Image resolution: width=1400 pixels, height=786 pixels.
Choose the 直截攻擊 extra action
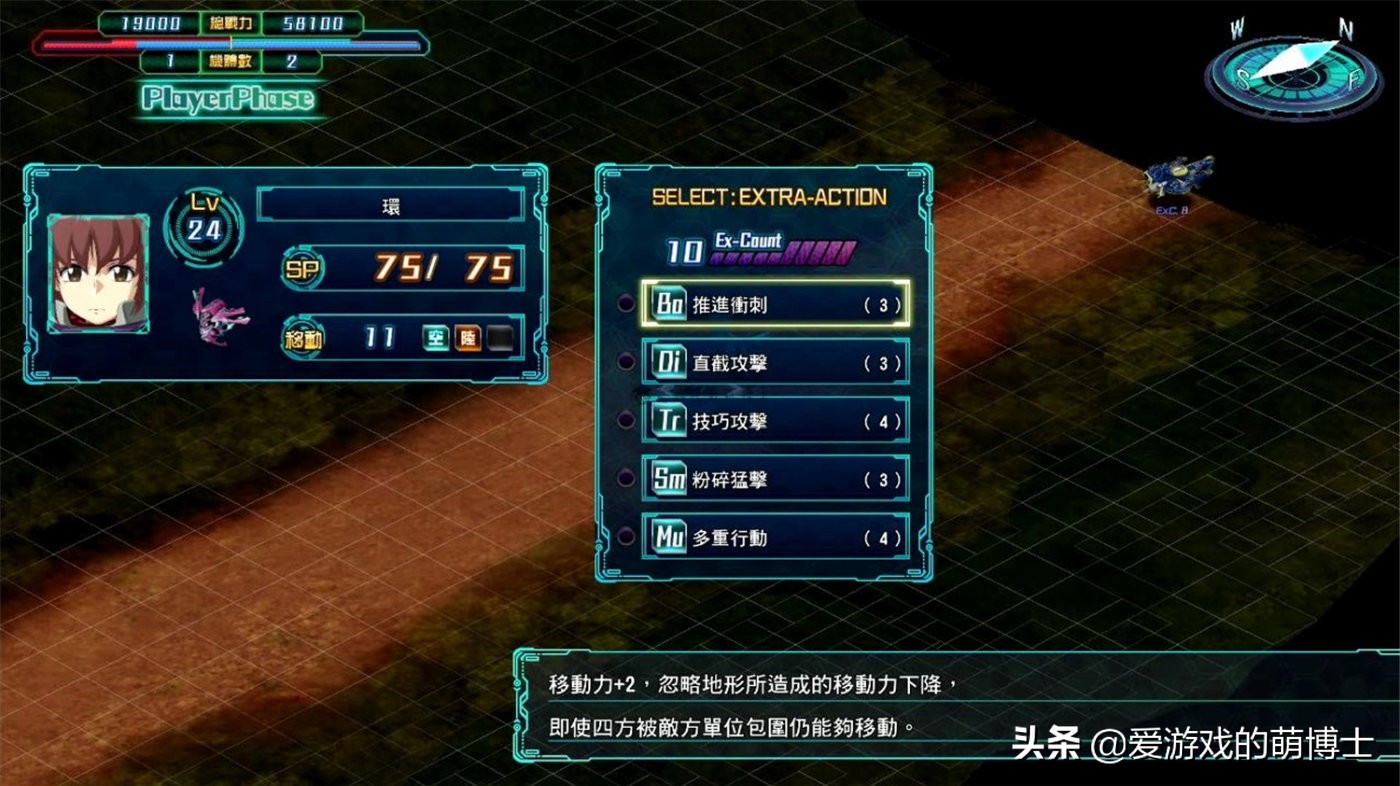tap(775, 363)
